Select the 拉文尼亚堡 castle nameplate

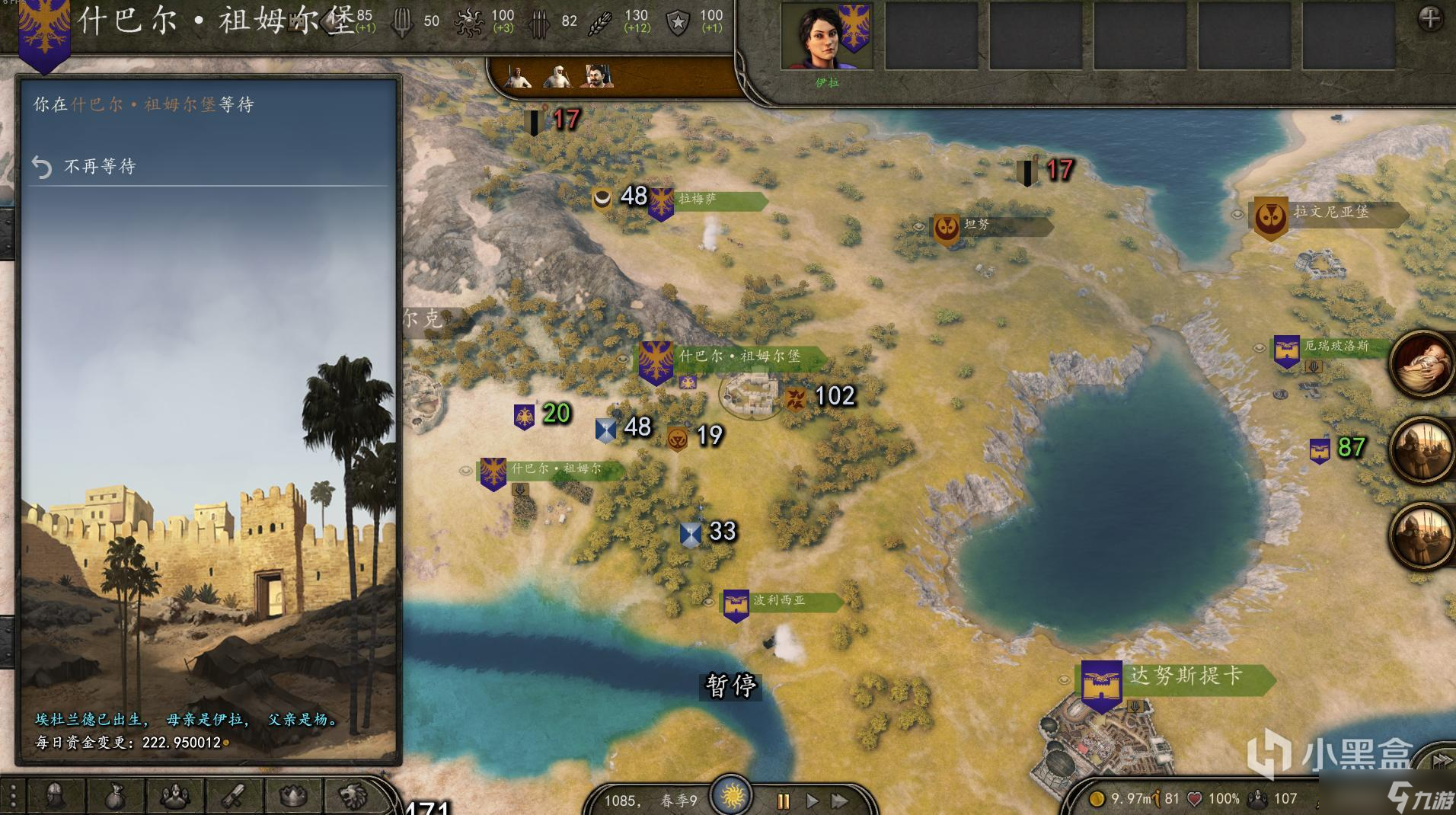(1331, 213)
